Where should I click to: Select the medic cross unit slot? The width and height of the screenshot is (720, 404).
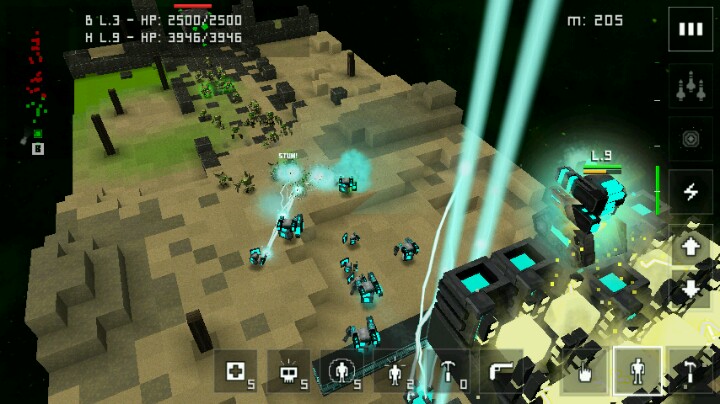pyautogui.click(x=235, y=370)
